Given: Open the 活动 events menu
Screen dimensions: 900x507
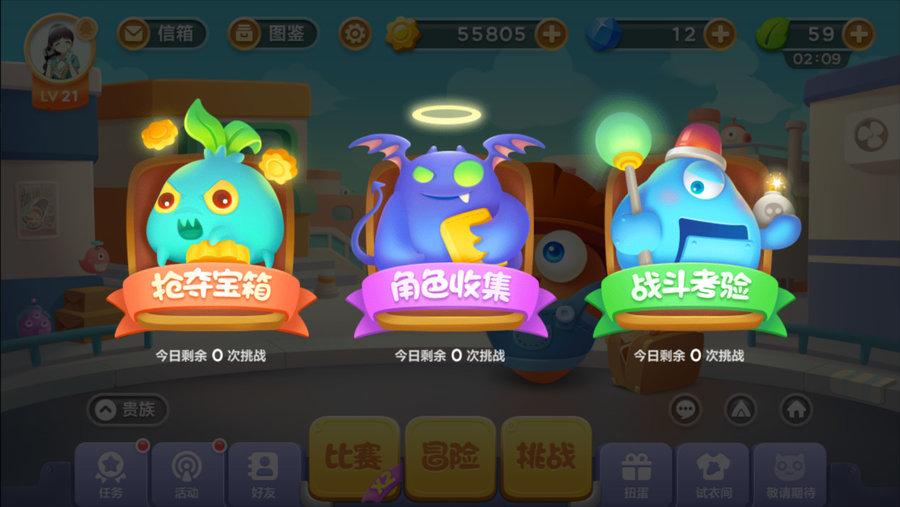Looking at the screenshot, I should pyautogui.click(x=187, y=472).
